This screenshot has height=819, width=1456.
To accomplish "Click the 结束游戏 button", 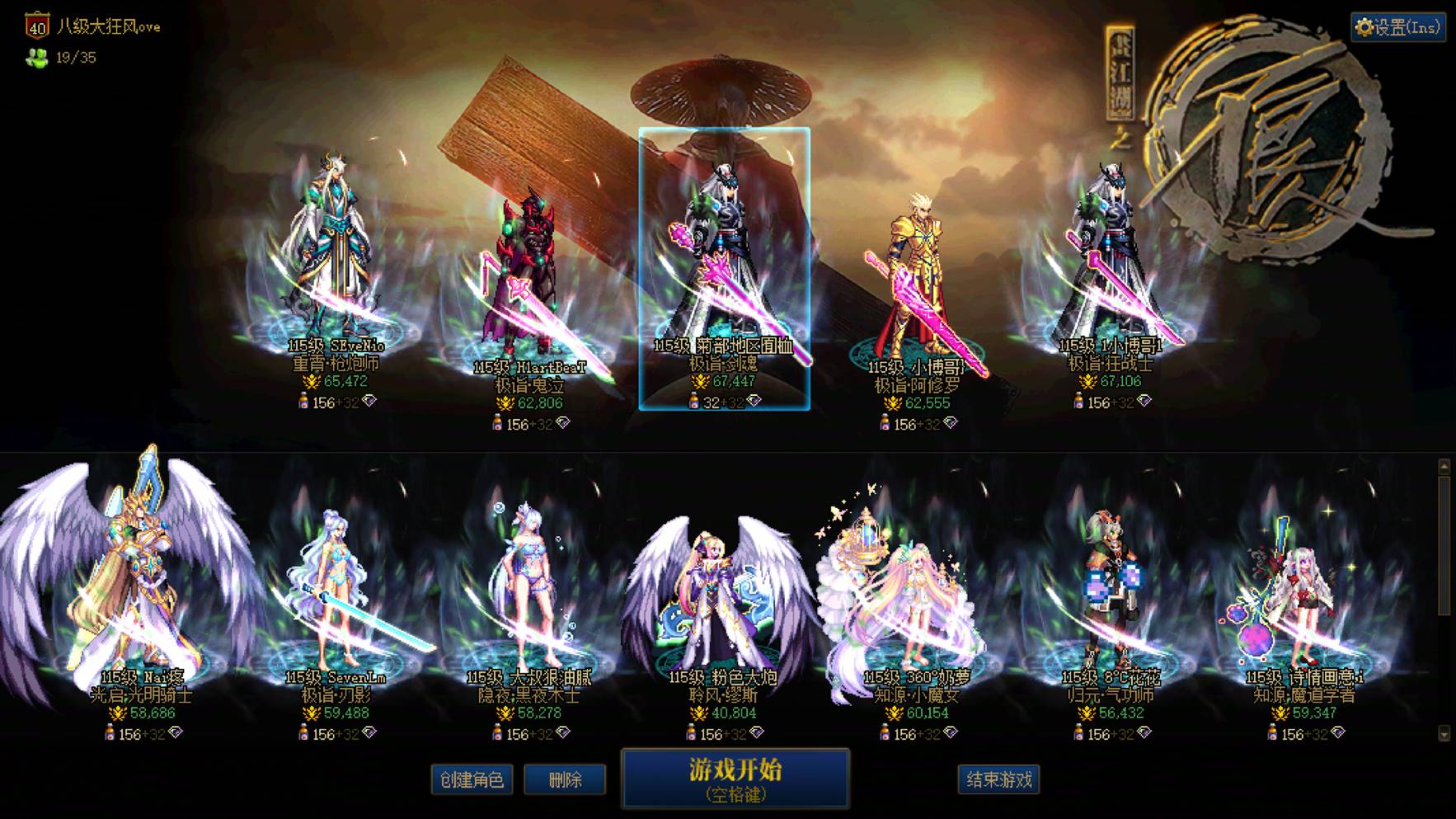I will pos(999,779).
